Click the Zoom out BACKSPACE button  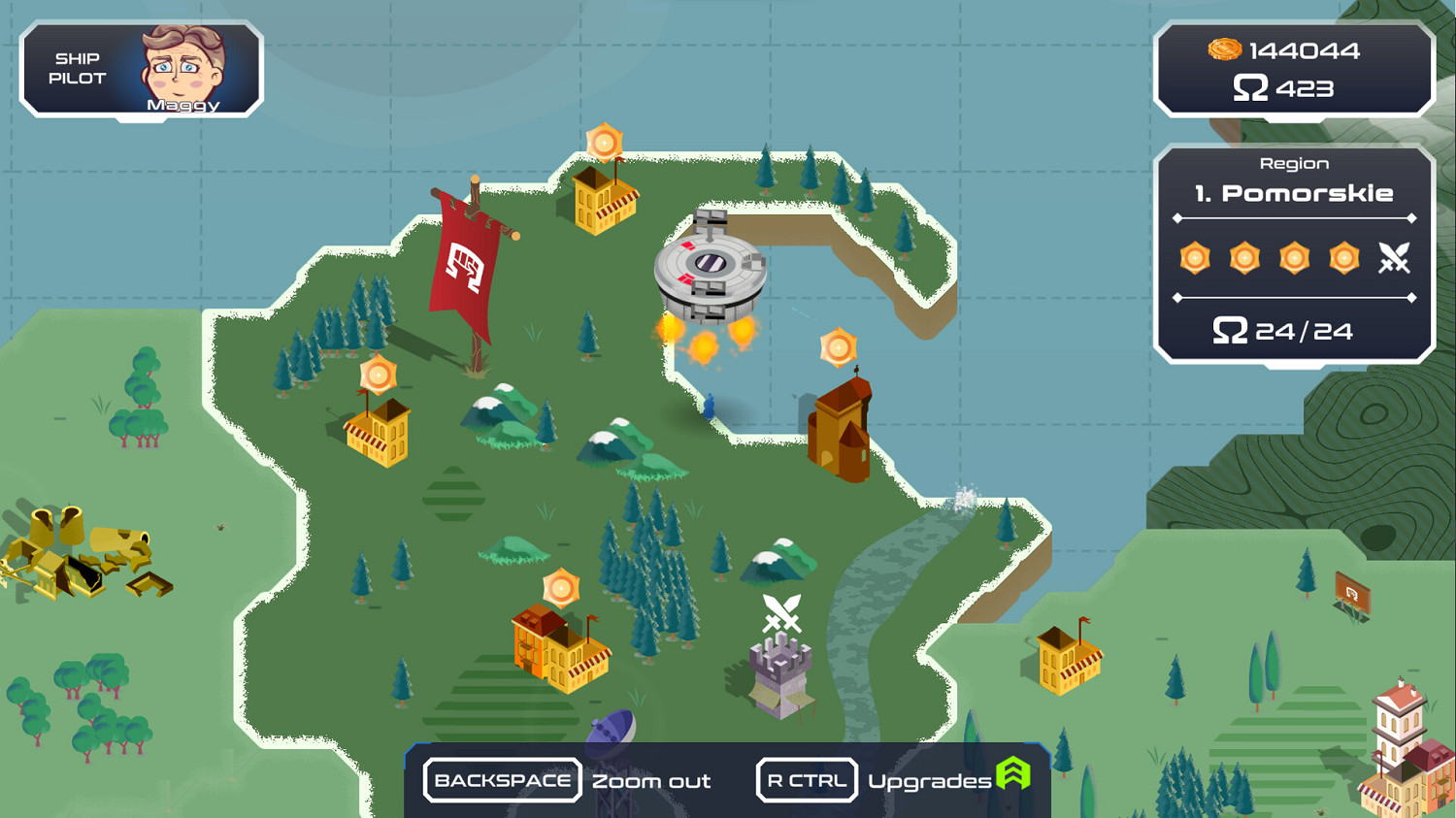coord(502,779)
